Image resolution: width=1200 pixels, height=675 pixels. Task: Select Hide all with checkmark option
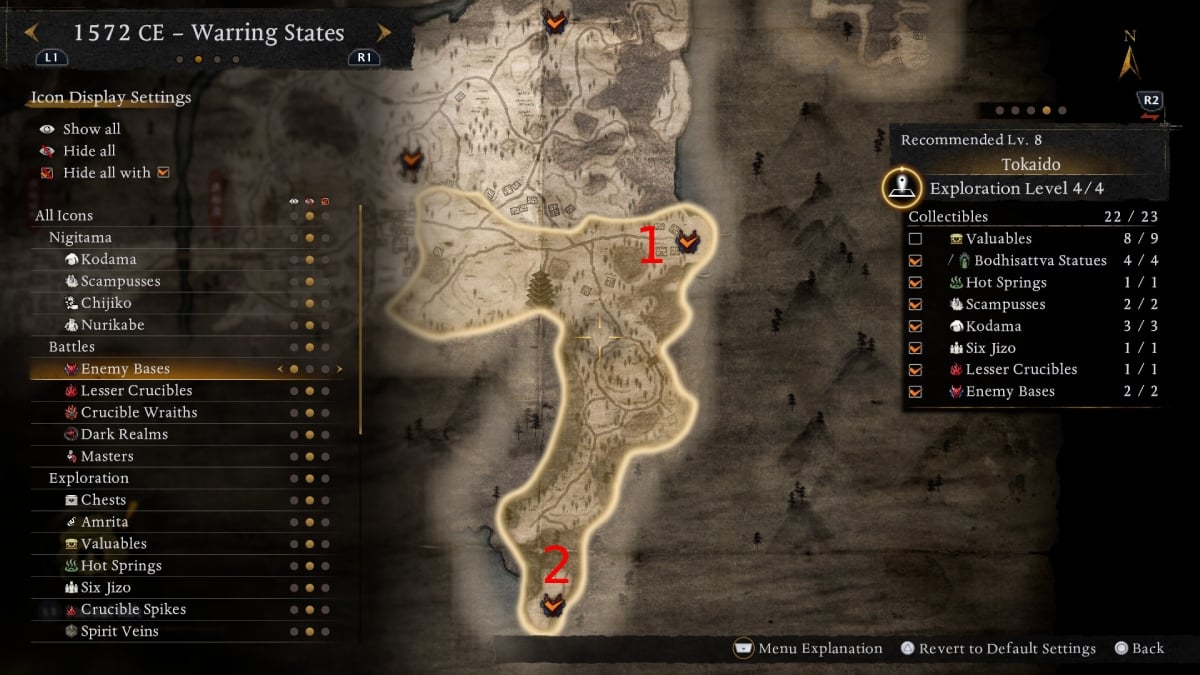pos(106,173)
